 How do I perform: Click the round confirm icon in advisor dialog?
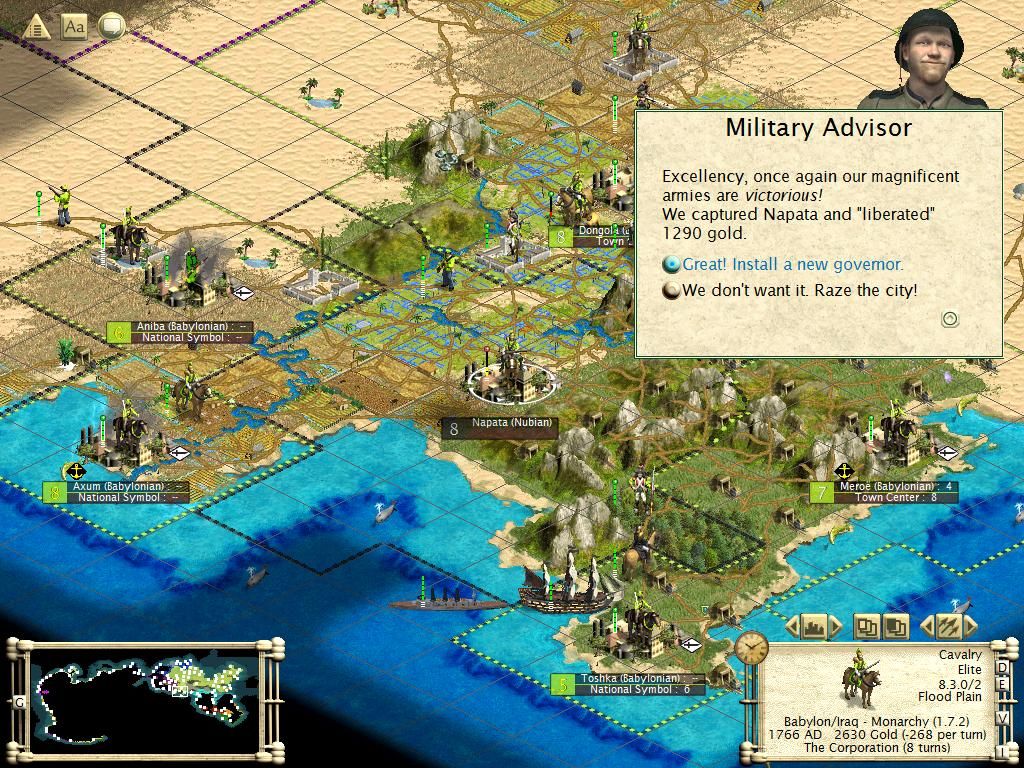click(x=950, y=319)
